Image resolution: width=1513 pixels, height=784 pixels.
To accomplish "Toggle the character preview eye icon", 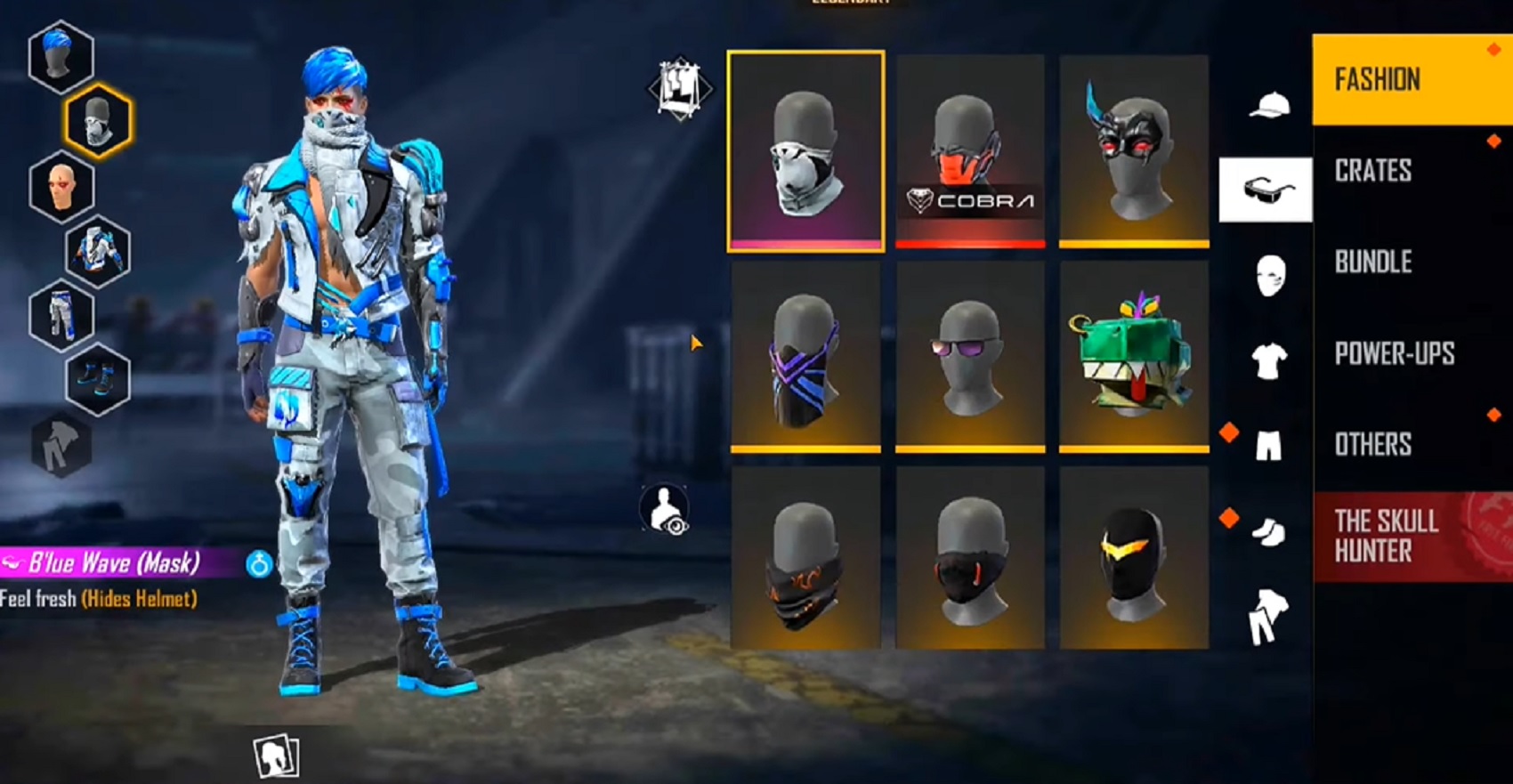I will point(666,508).
